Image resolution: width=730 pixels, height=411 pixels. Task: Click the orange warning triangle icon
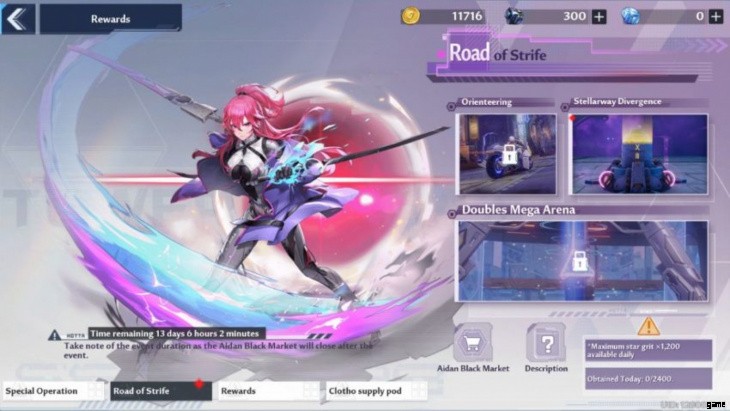[647, 325]
